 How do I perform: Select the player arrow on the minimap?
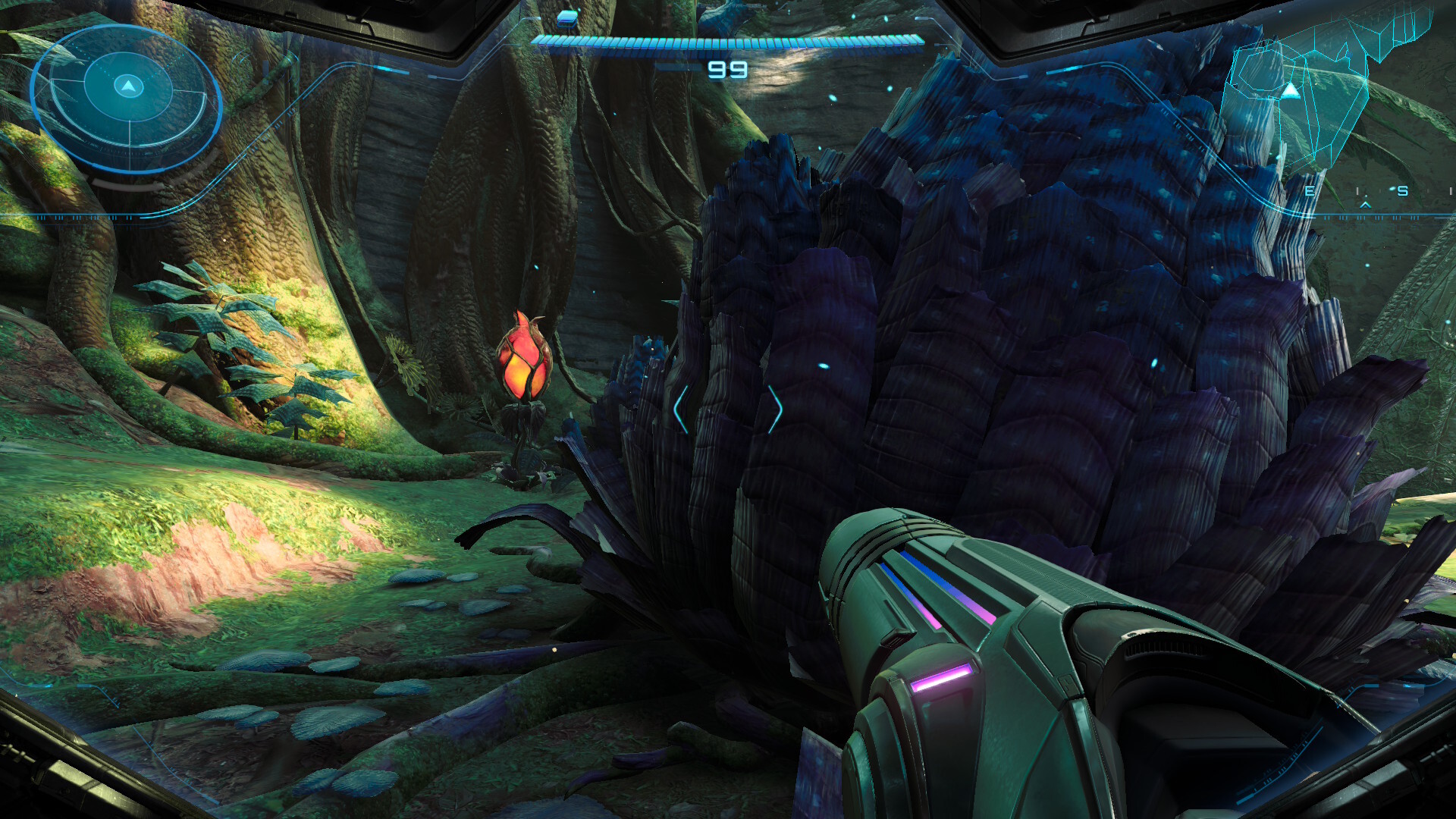[1291, 91]
